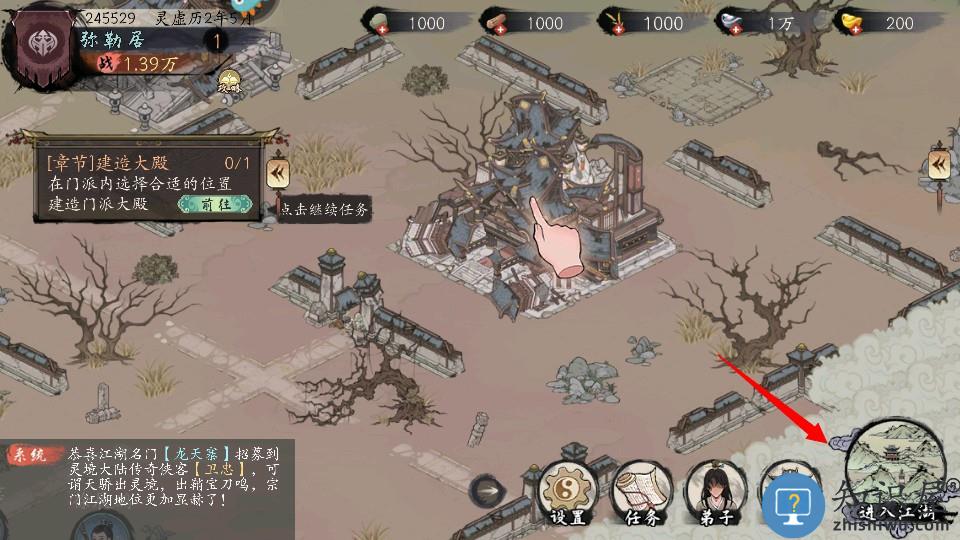Add more silver currency with its plus
This screenshot has height=540, width=960.
pos(725,29)
